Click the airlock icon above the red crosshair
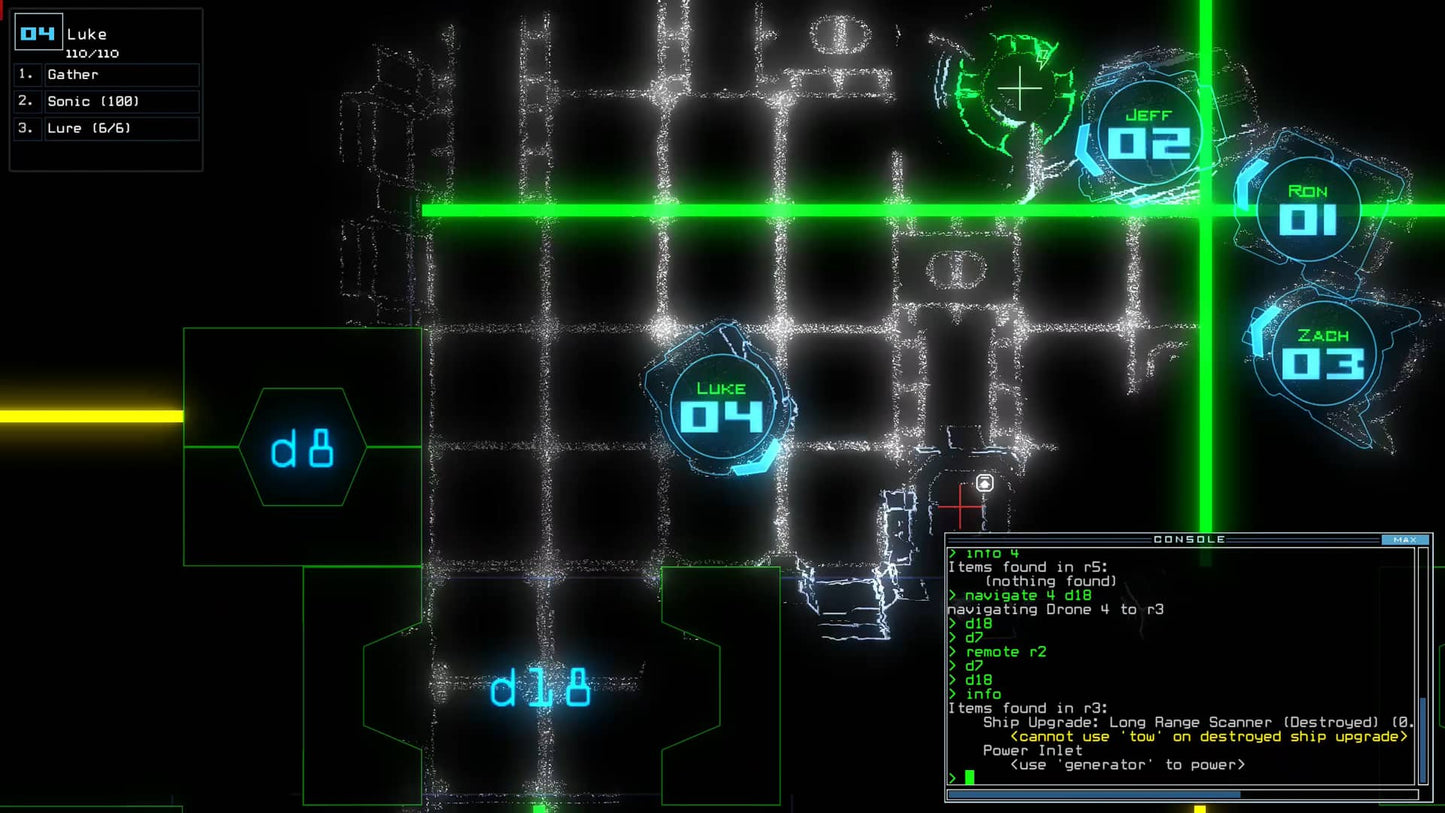The width and height of the screenshot is (1445, 813). pos(984,482)
